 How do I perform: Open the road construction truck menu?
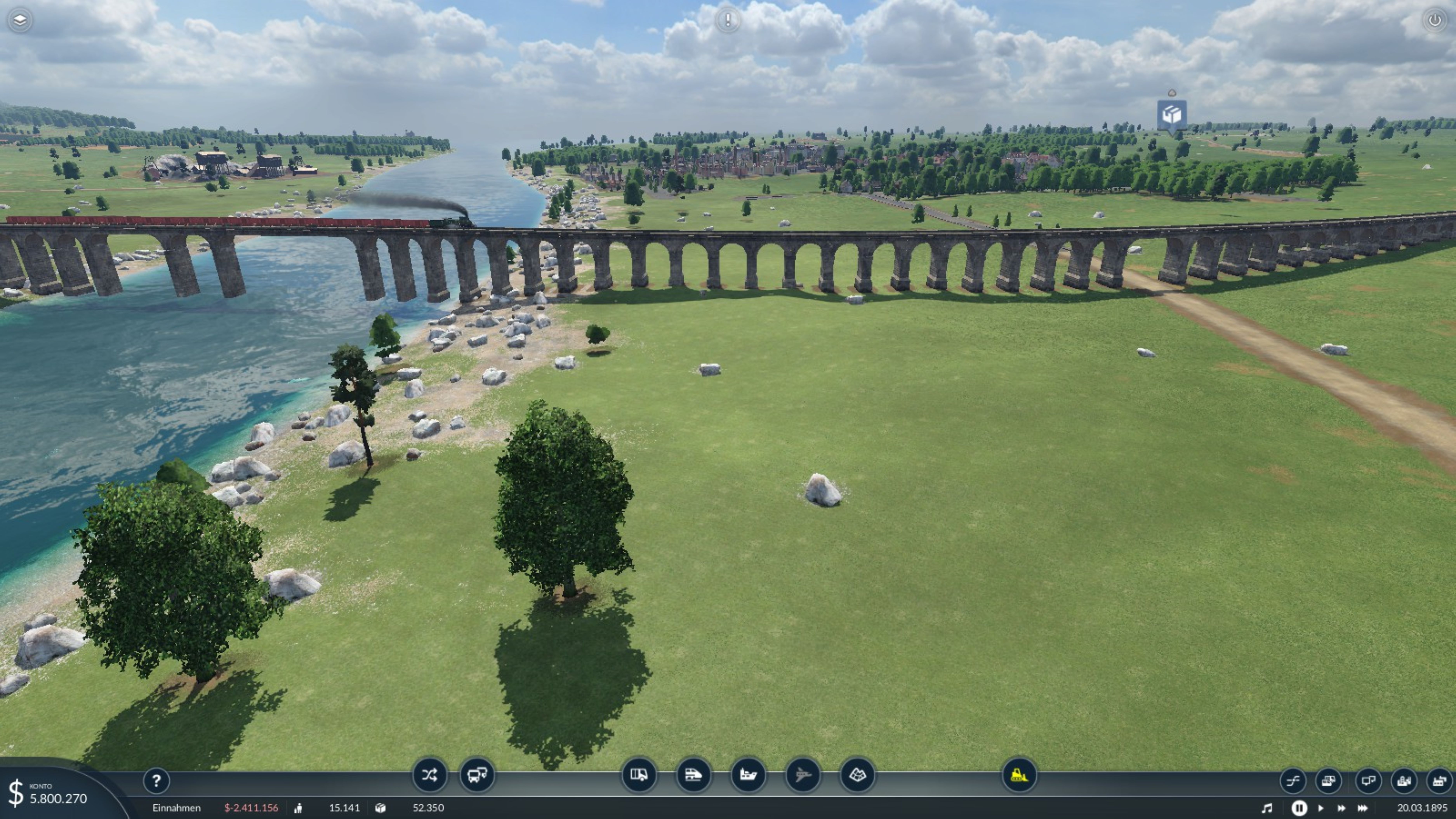(x=639, y=775)
